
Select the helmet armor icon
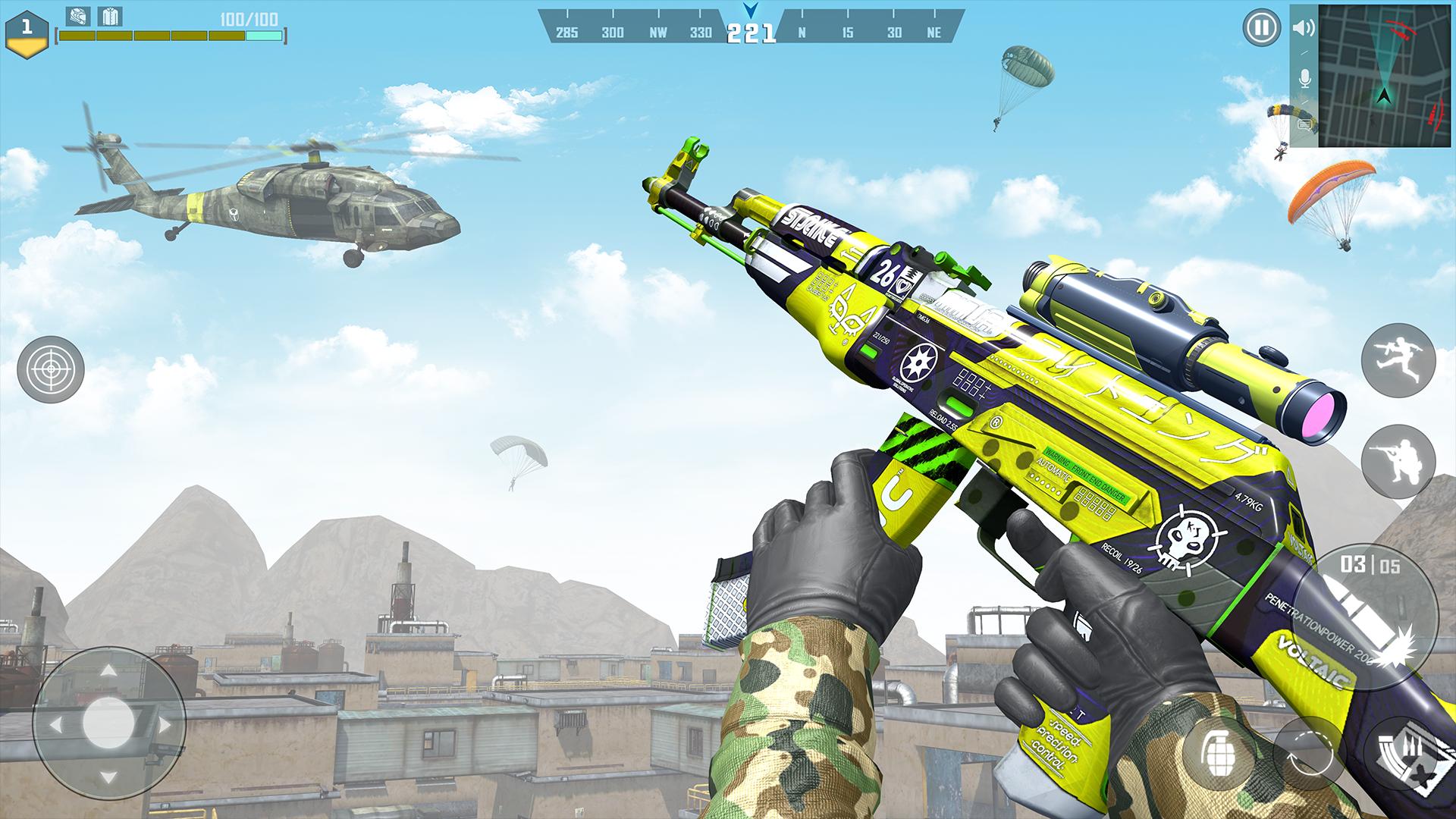click(77, 16)
